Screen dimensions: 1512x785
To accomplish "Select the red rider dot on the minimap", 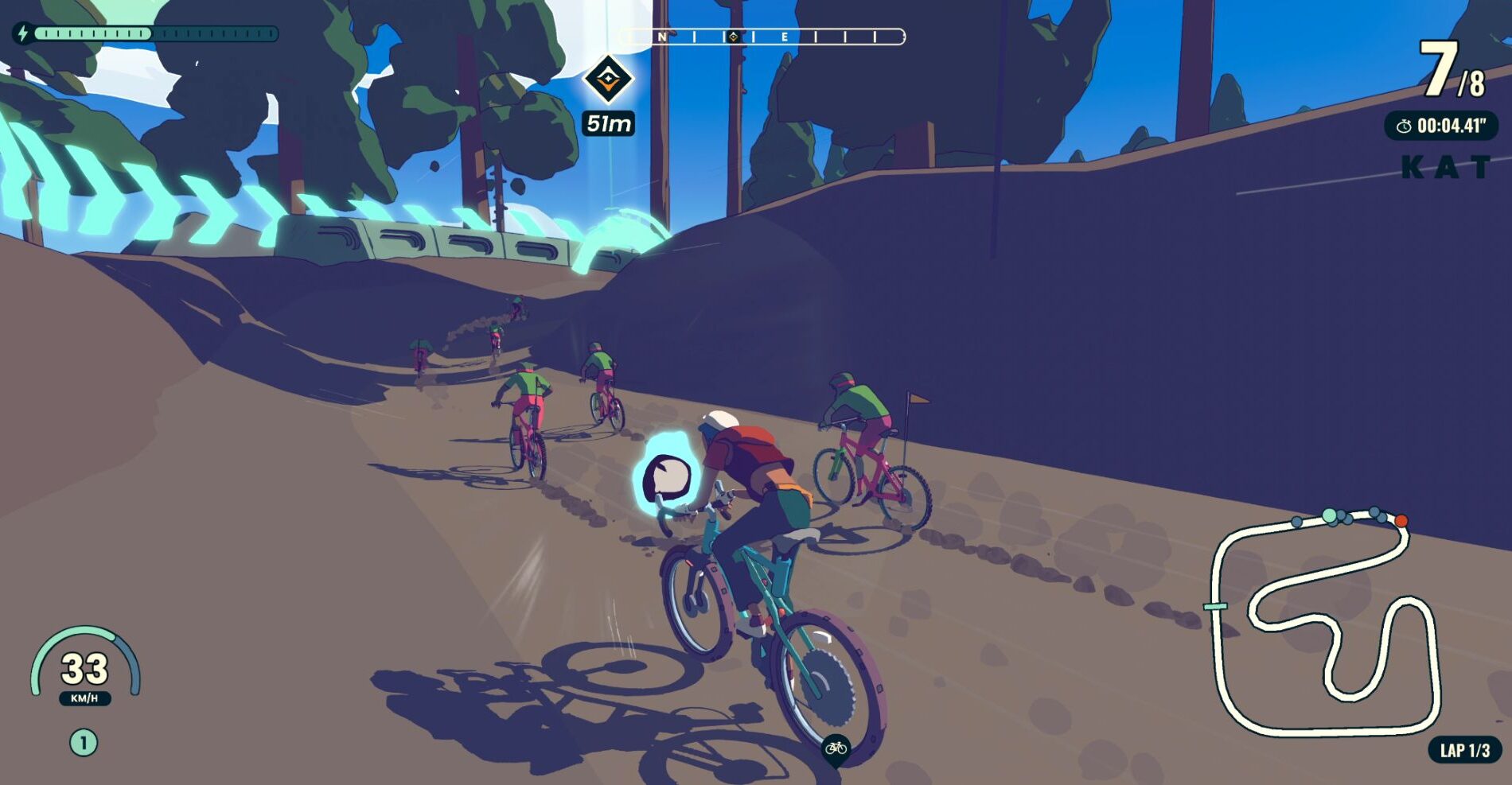I will click(x=1401, y=521).
